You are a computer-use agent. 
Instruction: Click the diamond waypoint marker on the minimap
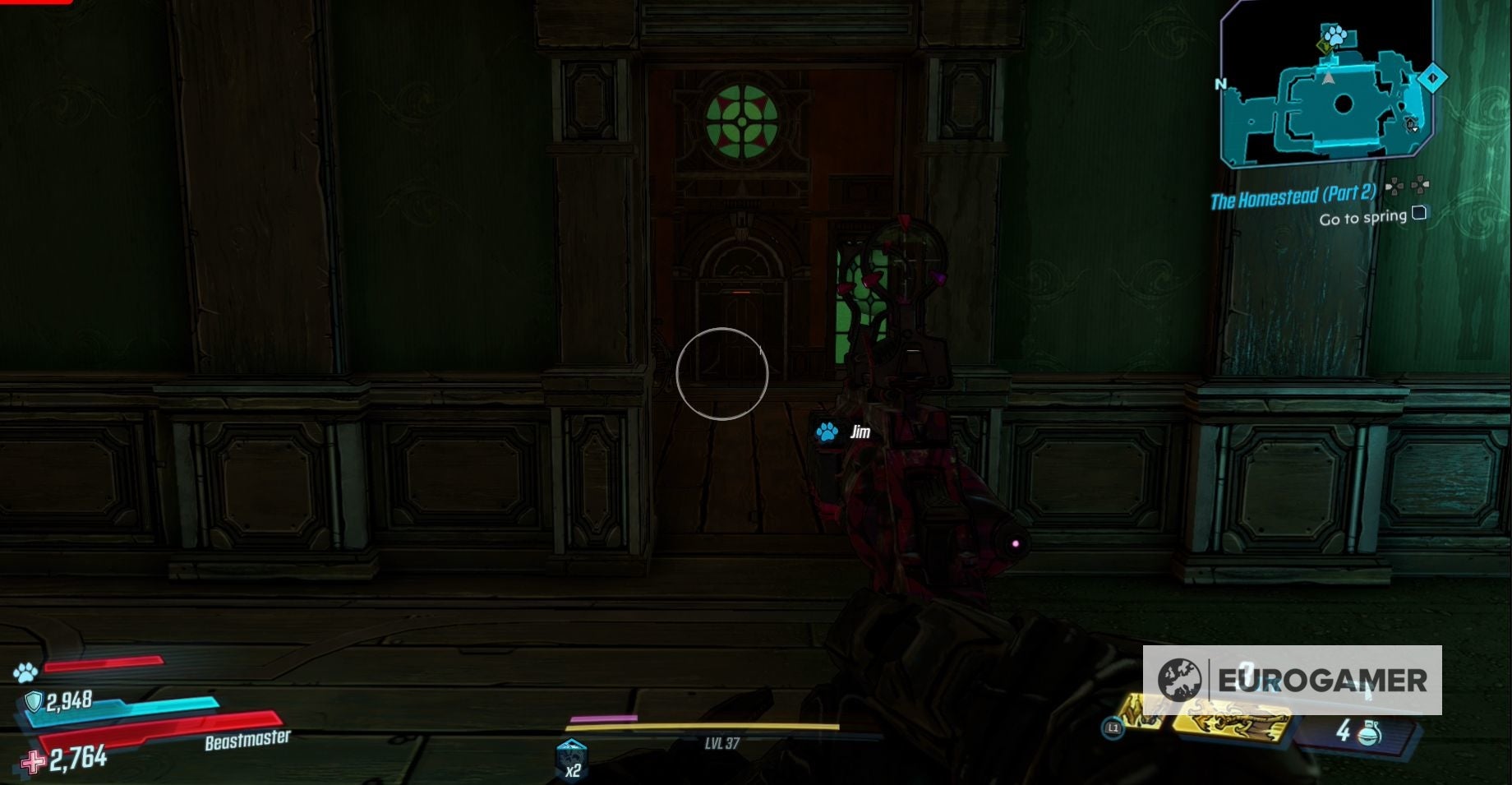[x=1433, y=78]
